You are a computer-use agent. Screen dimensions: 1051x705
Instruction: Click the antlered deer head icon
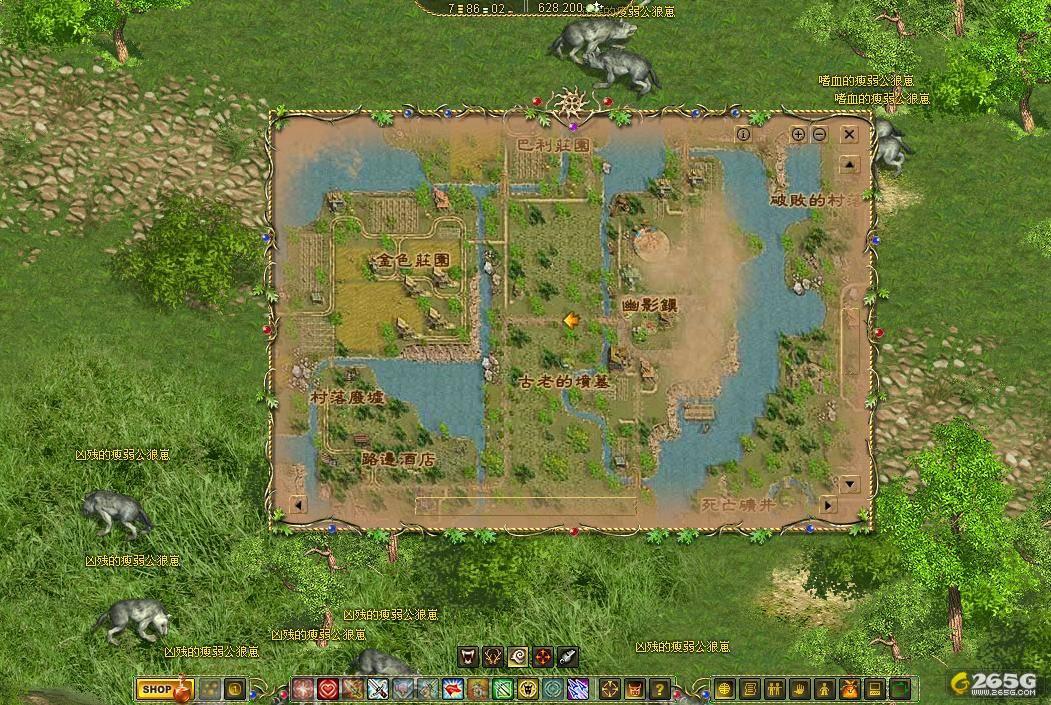pos(493,657)
